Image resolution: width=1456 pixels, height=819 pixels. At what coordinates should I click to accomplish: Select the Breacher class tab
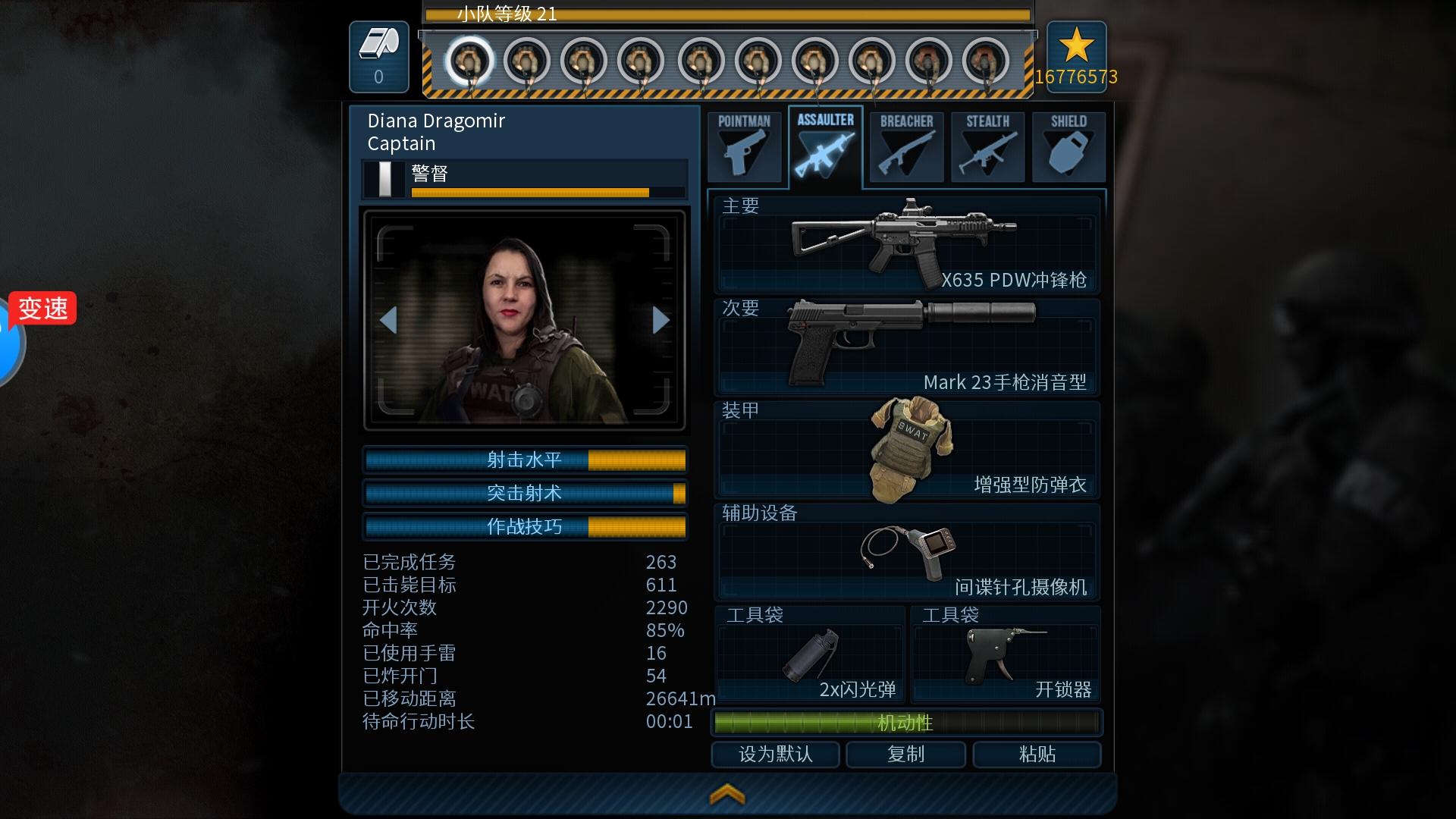tap(906, 146)
